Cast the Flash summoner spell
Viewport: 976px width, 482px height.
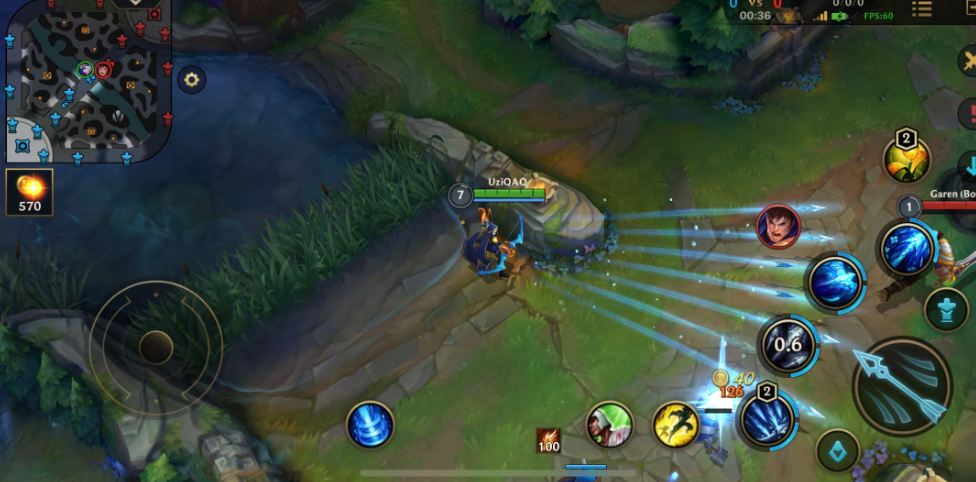675,424
